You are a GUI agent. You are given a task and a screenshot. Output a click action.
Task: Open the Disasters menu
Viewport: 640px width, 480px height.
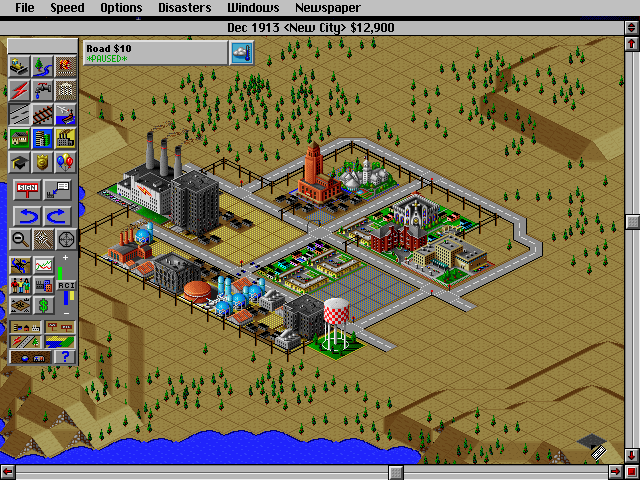(184, 8)
